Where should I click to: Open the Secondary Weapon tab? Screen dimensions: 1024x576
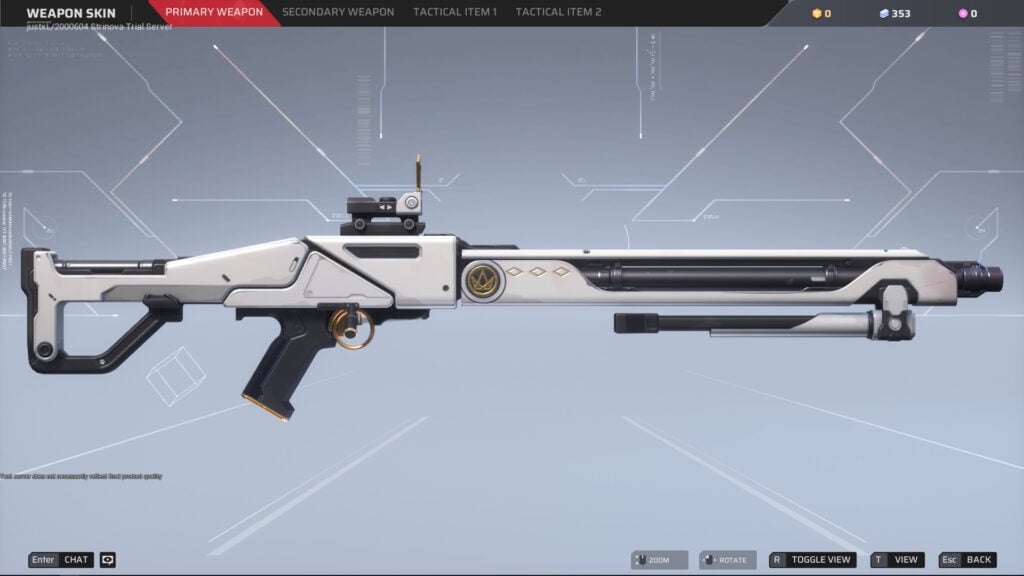[x=339, y=13]
